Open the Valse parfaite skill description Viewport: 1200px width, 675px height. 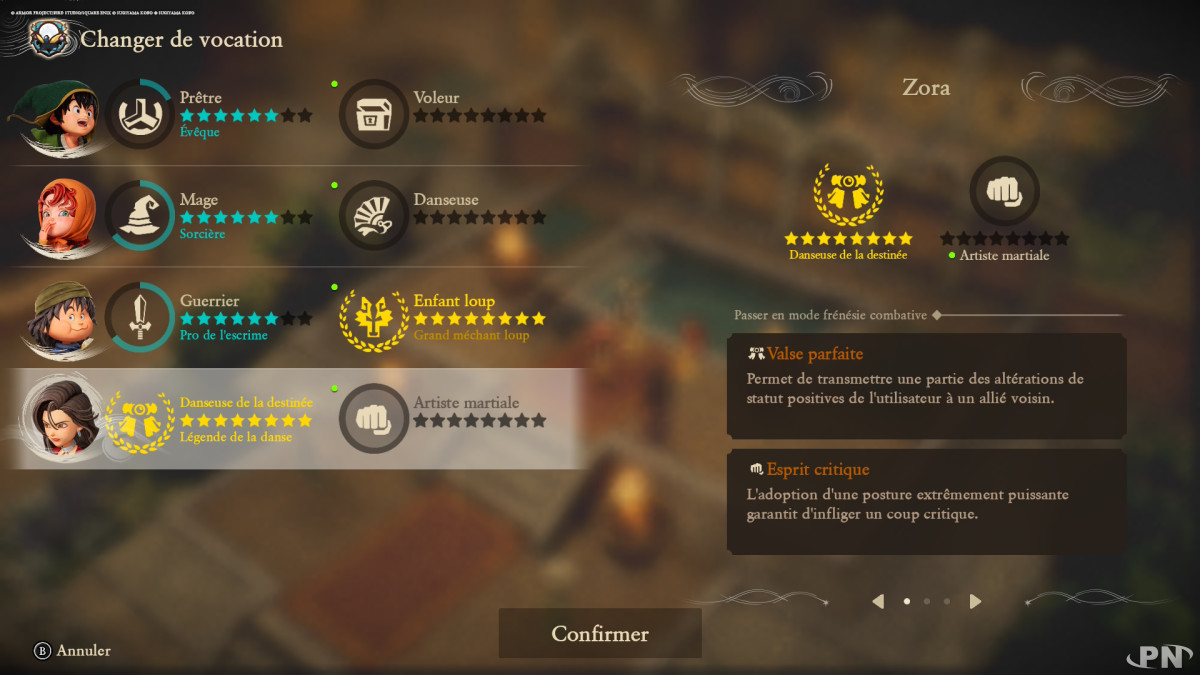click(926, 384)
